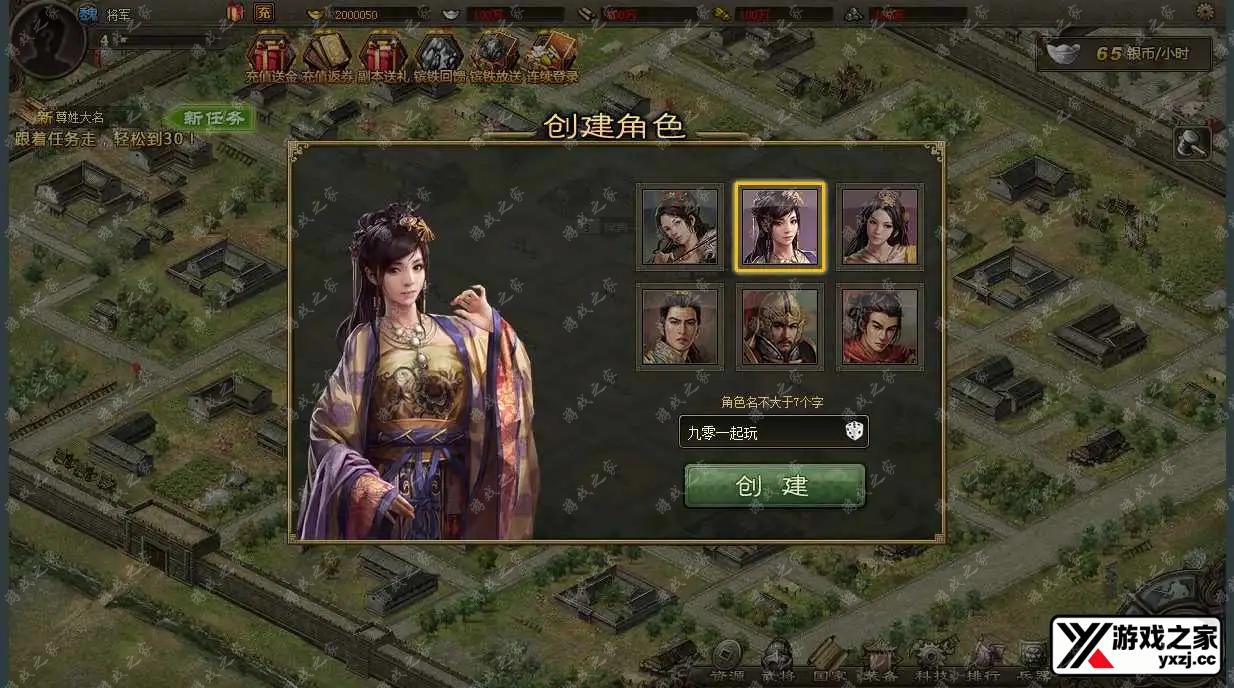Choose the helmeted bearded general portrait
Image resolution: width=1234 pixels, height=688 pixels.
pyautogui.click(x=780, y=327)
